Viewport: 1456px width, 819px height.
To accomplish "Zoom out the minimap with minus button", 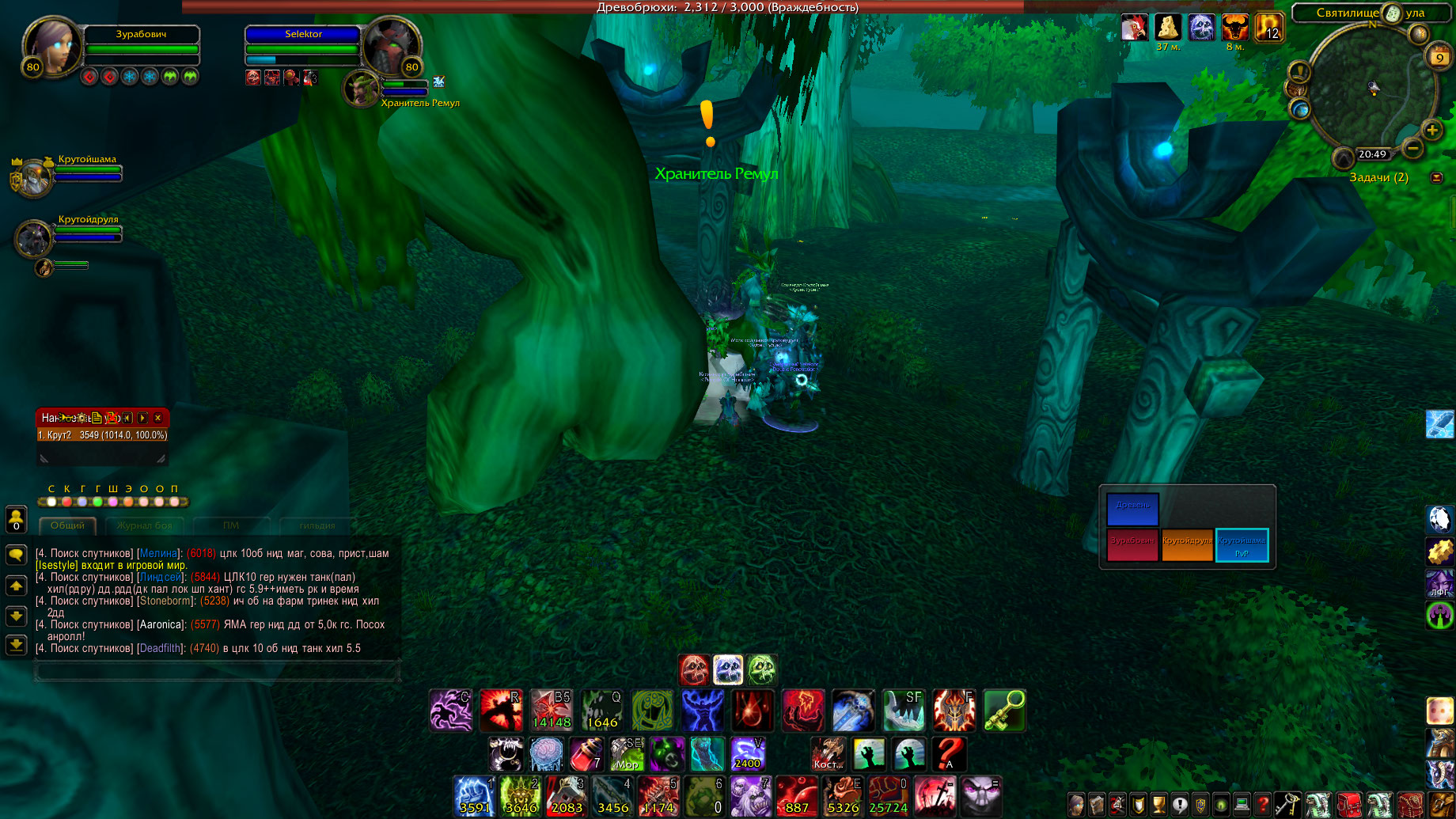I will [1412, 147].
